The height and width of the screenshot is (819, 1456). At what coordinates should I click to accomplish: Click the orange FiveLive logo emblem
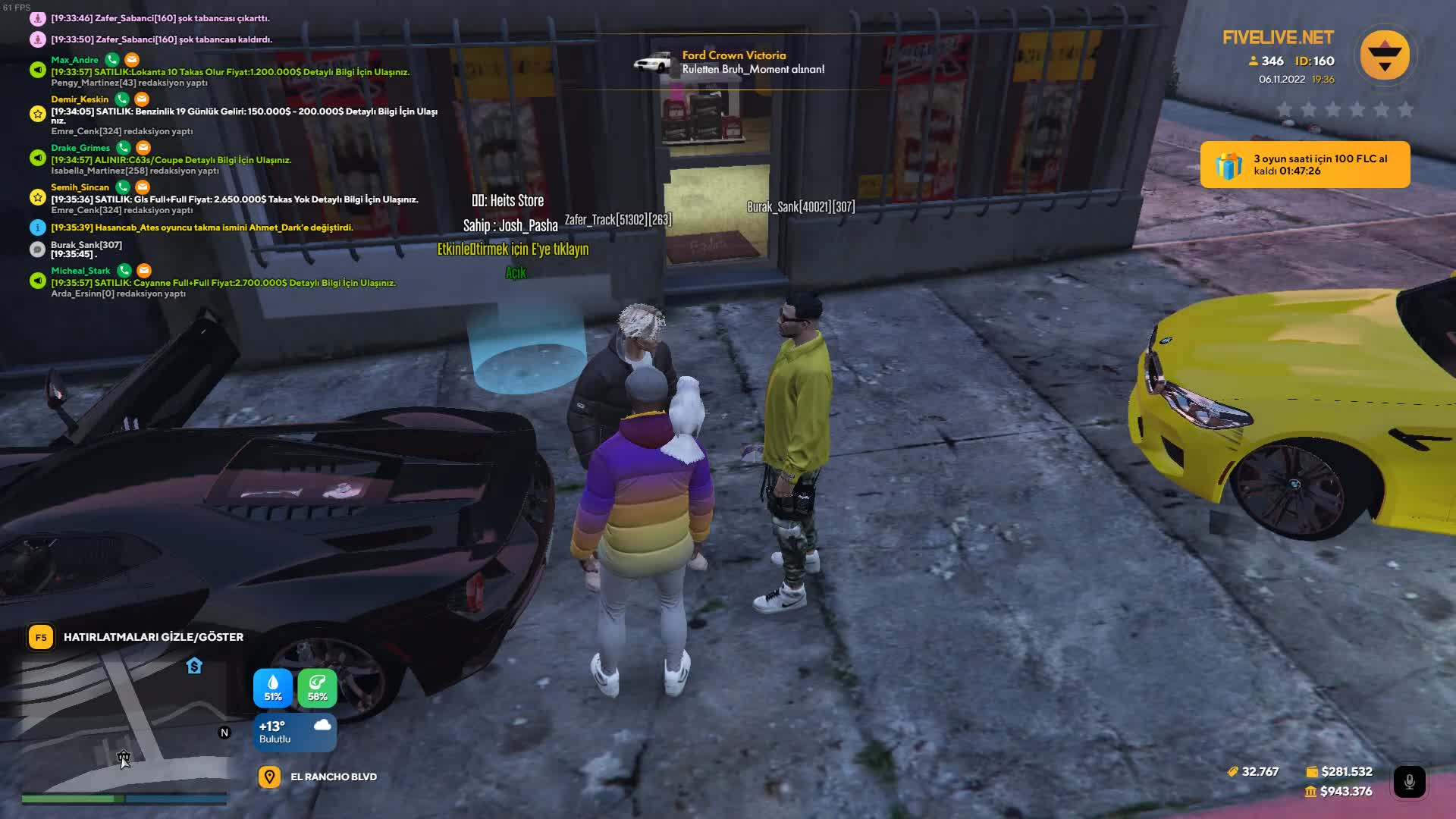coord(1384,55)
